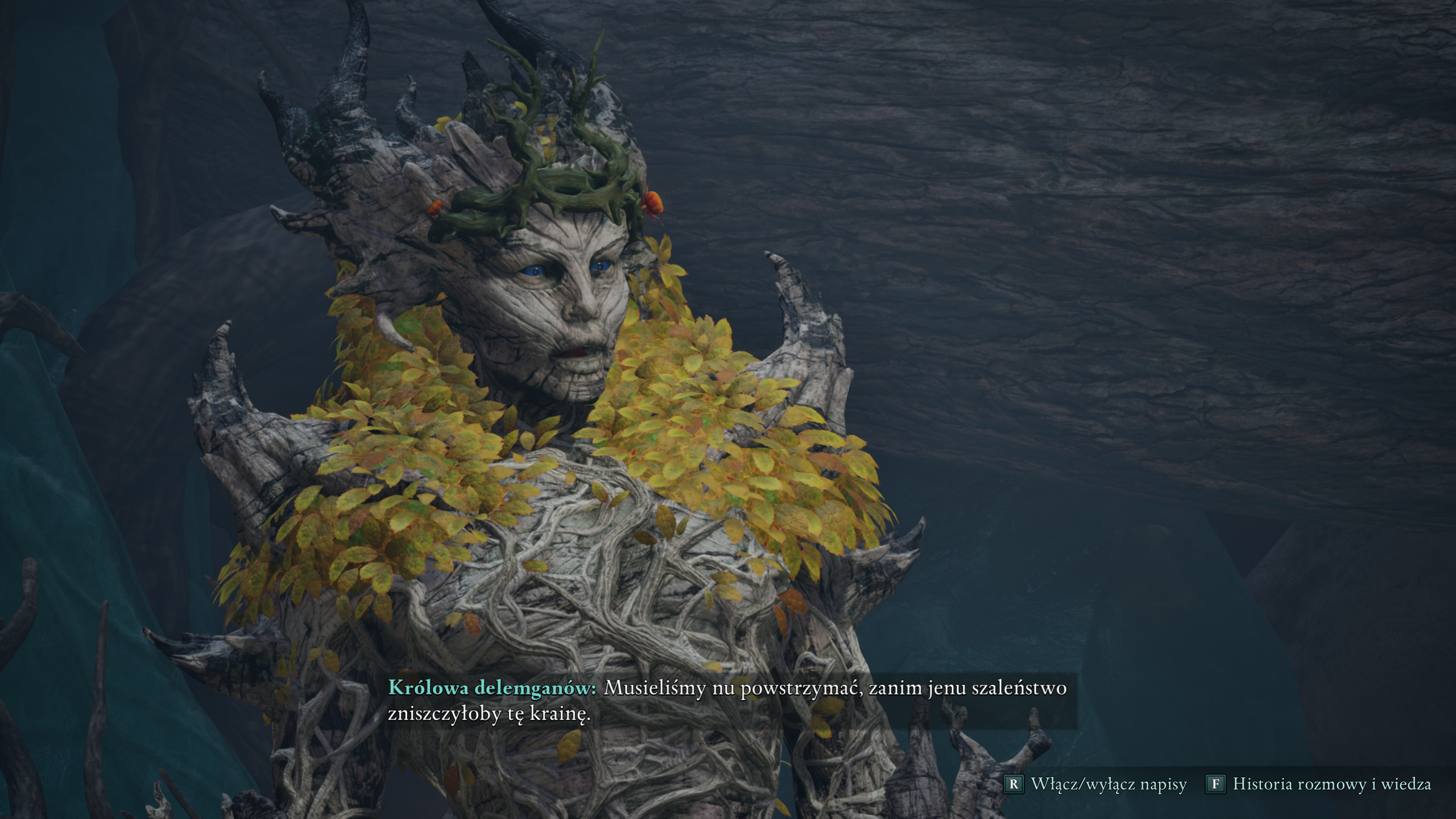Viewport: 1456px width, 819px height.
Task: Toggle subtitles with Włącz/wyłącz napisy
Action: coord(1097,784)
